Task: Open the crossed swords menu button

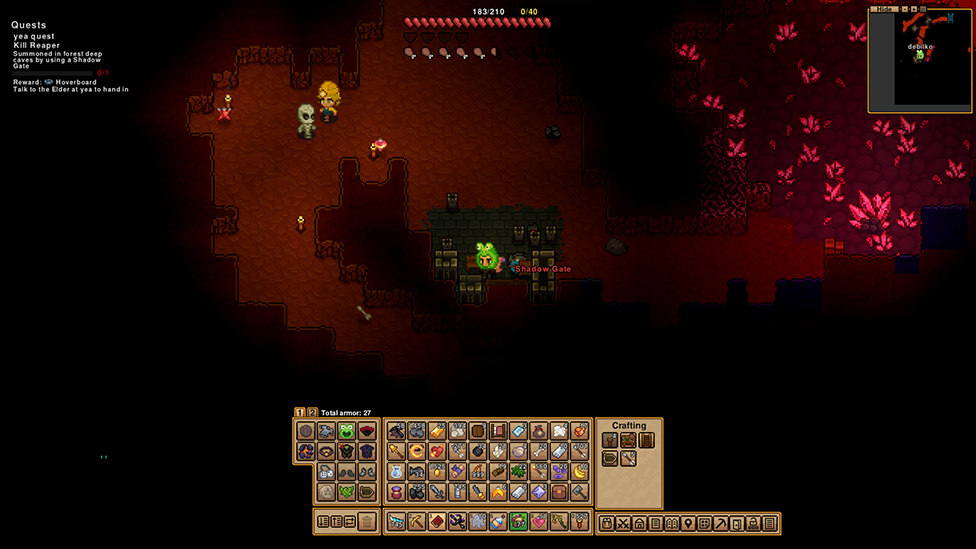Action: point(623,523)
